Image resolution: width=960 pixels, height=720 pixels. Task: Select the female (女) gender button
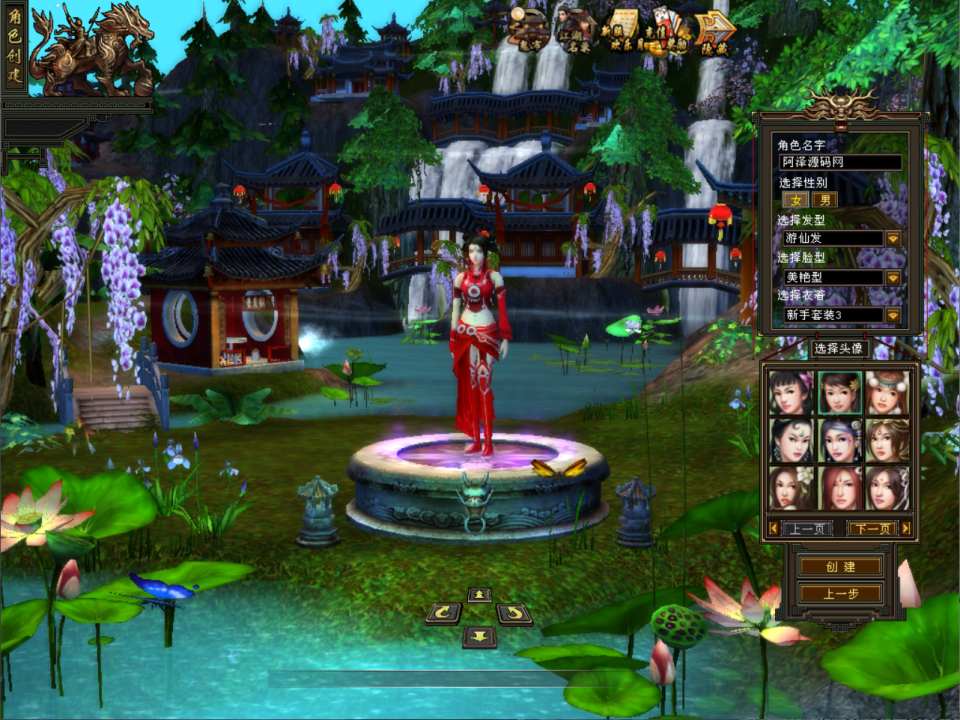[796, 200]
